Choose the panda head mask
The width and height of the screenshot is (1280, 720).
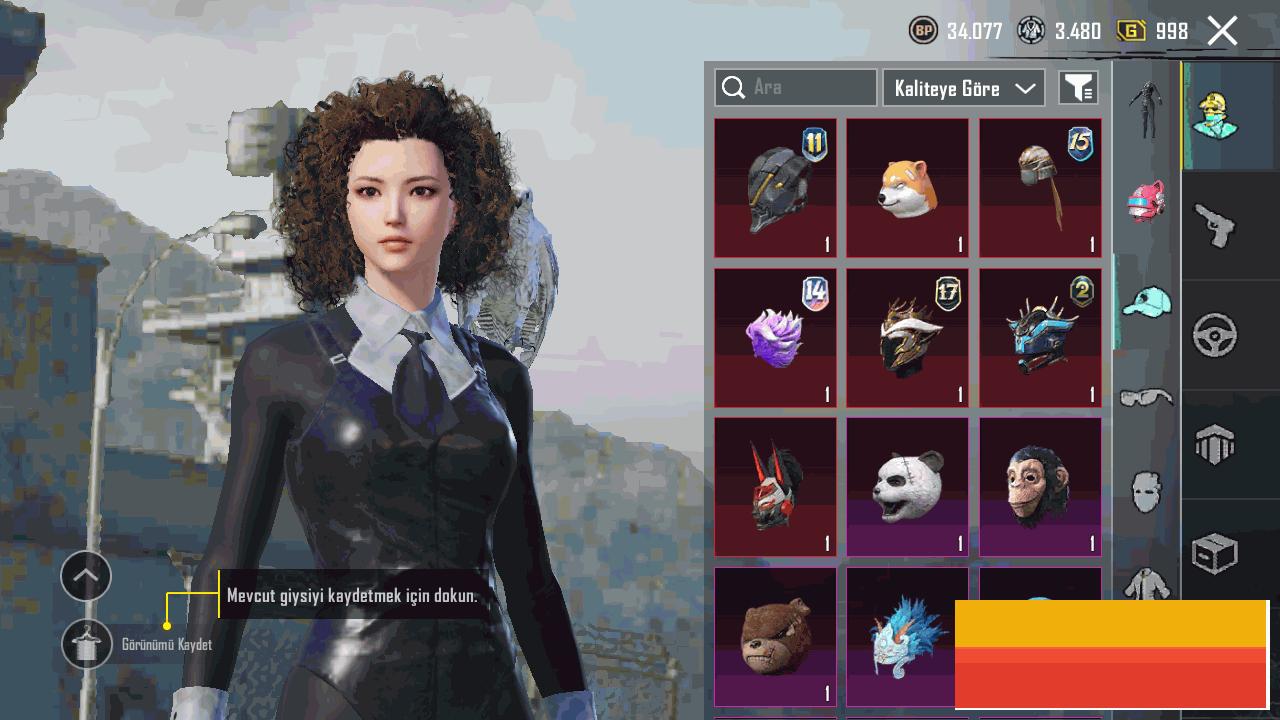(907, 487)
